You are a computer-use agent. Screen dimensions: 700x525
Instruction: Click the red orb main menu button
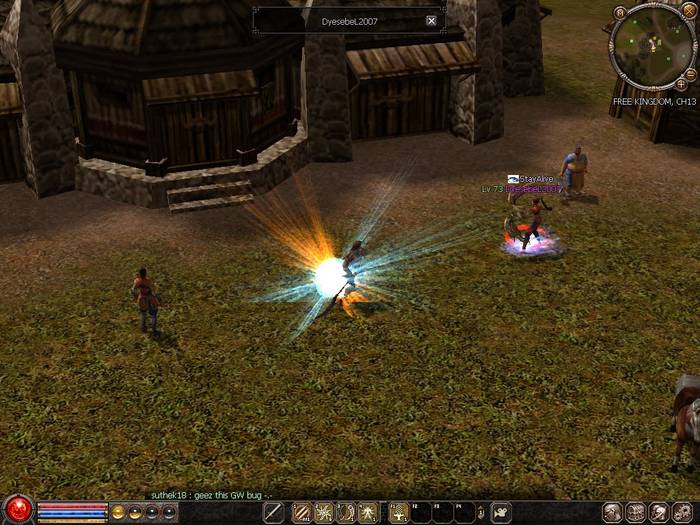[17, 510]
